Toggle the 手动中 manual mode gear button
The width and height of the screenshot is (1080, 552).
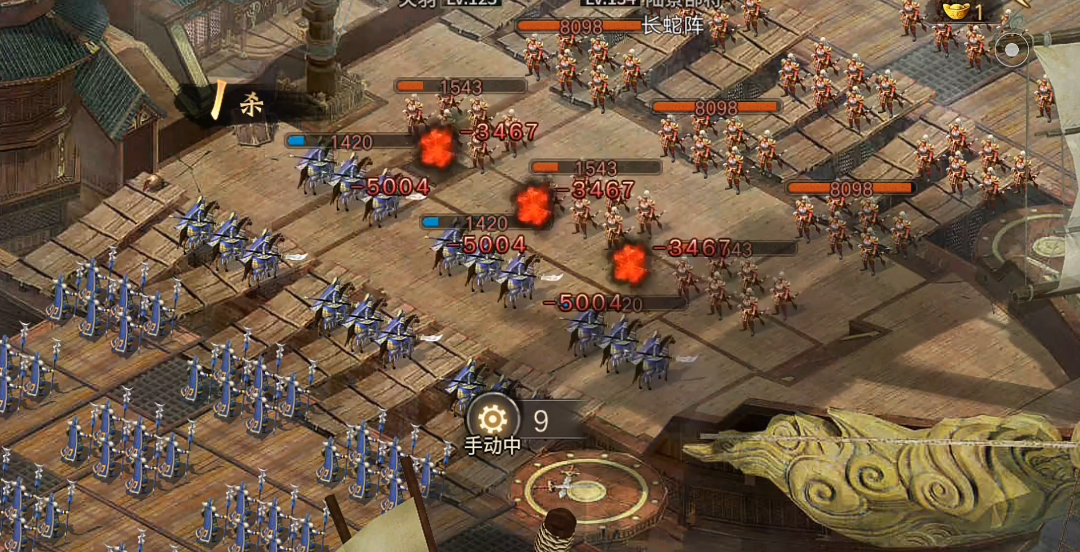click(492, 419)
